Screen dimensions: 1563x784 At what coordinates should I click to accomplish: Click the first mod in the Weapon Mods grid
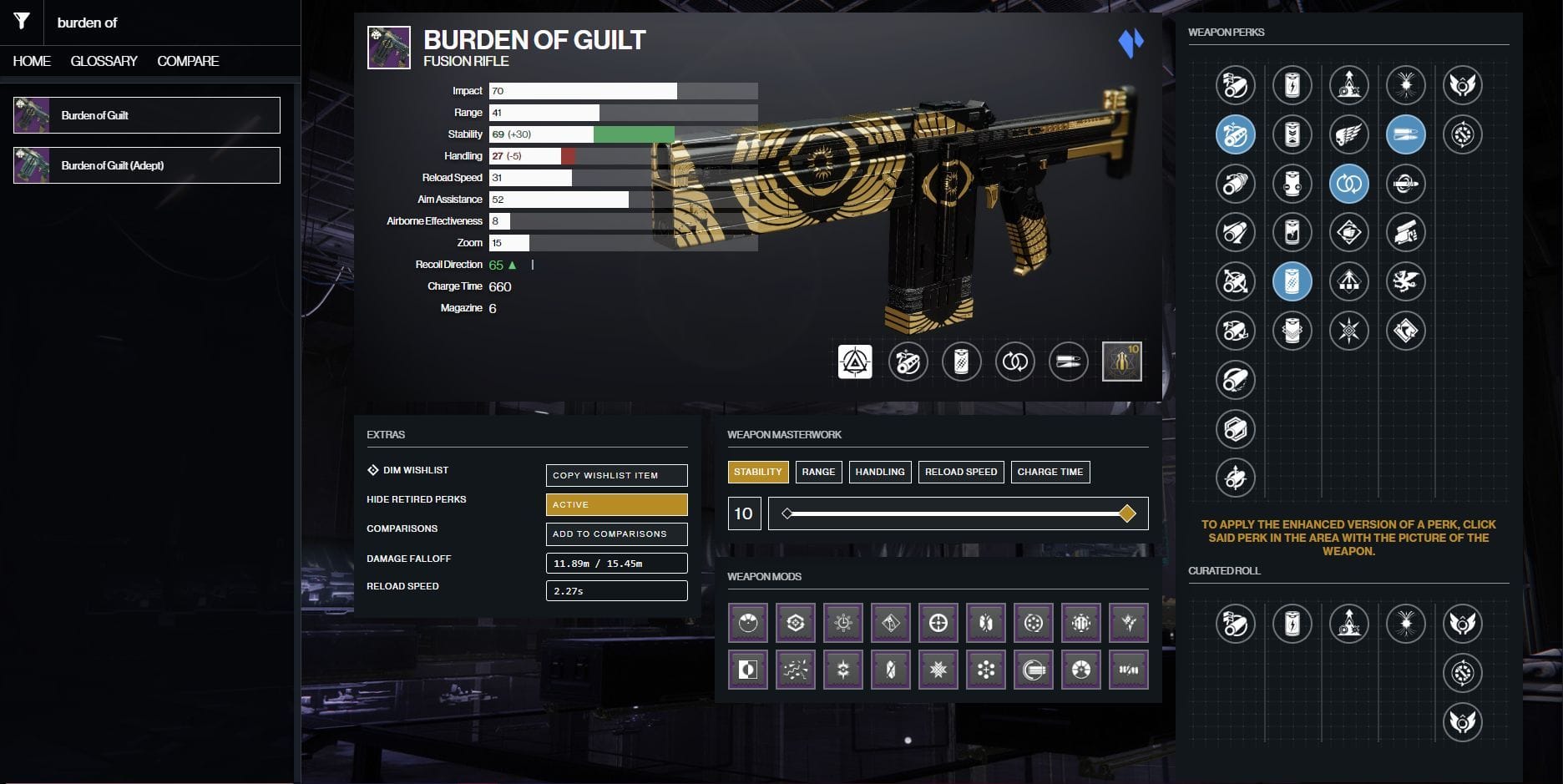[747, 622]
